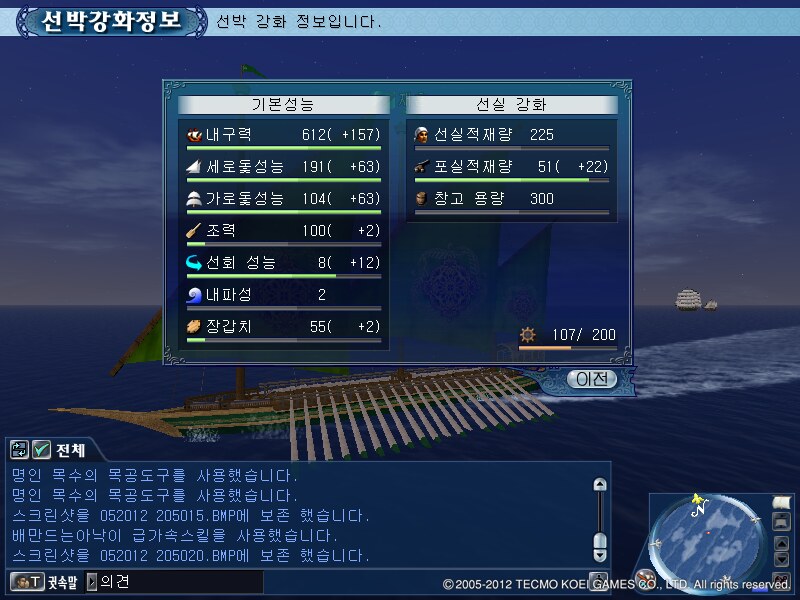
Task: Click the chat text input field
Action: pos(180,581)
